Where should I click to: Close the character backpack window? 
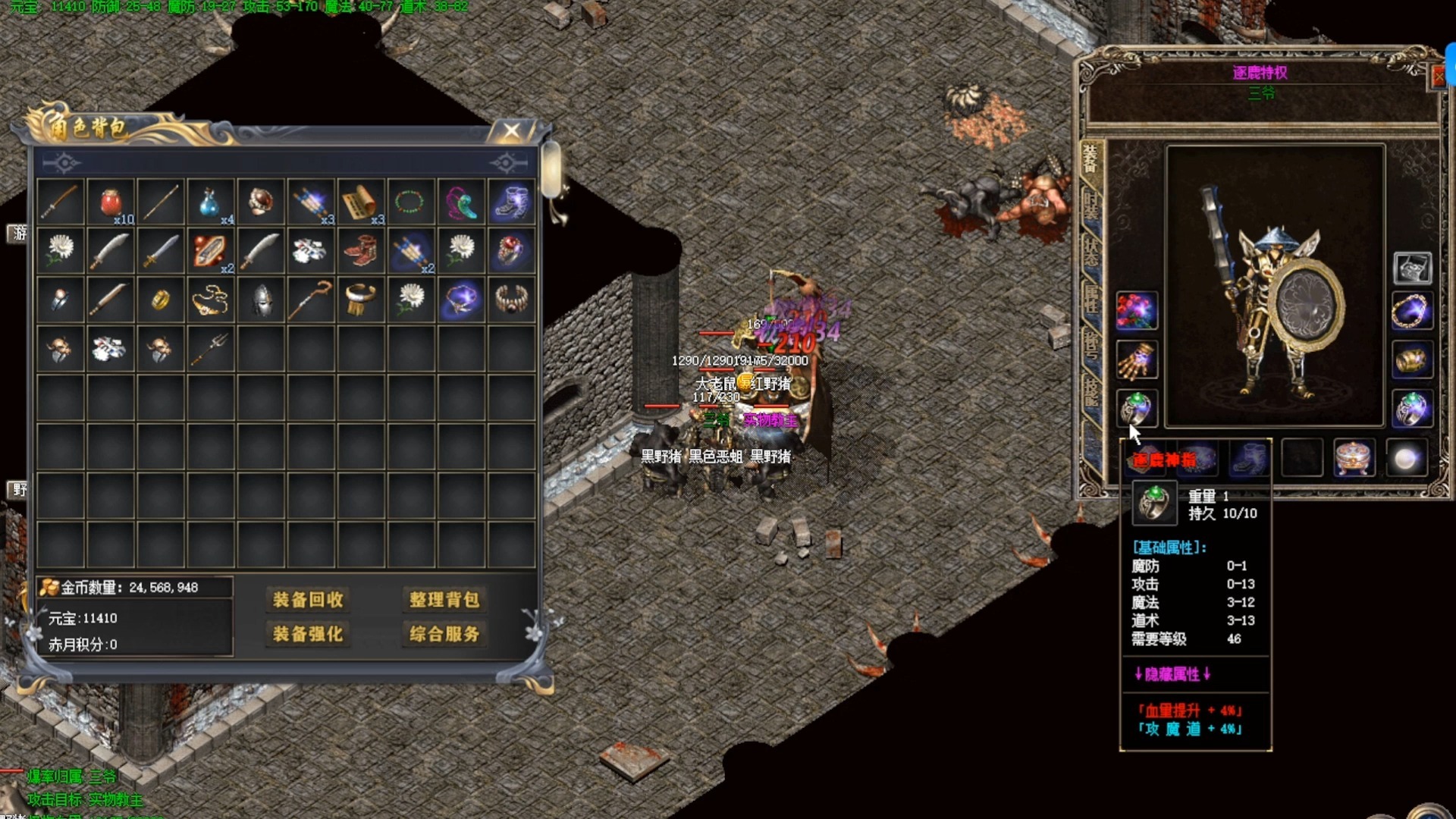(x=512, y=131)
